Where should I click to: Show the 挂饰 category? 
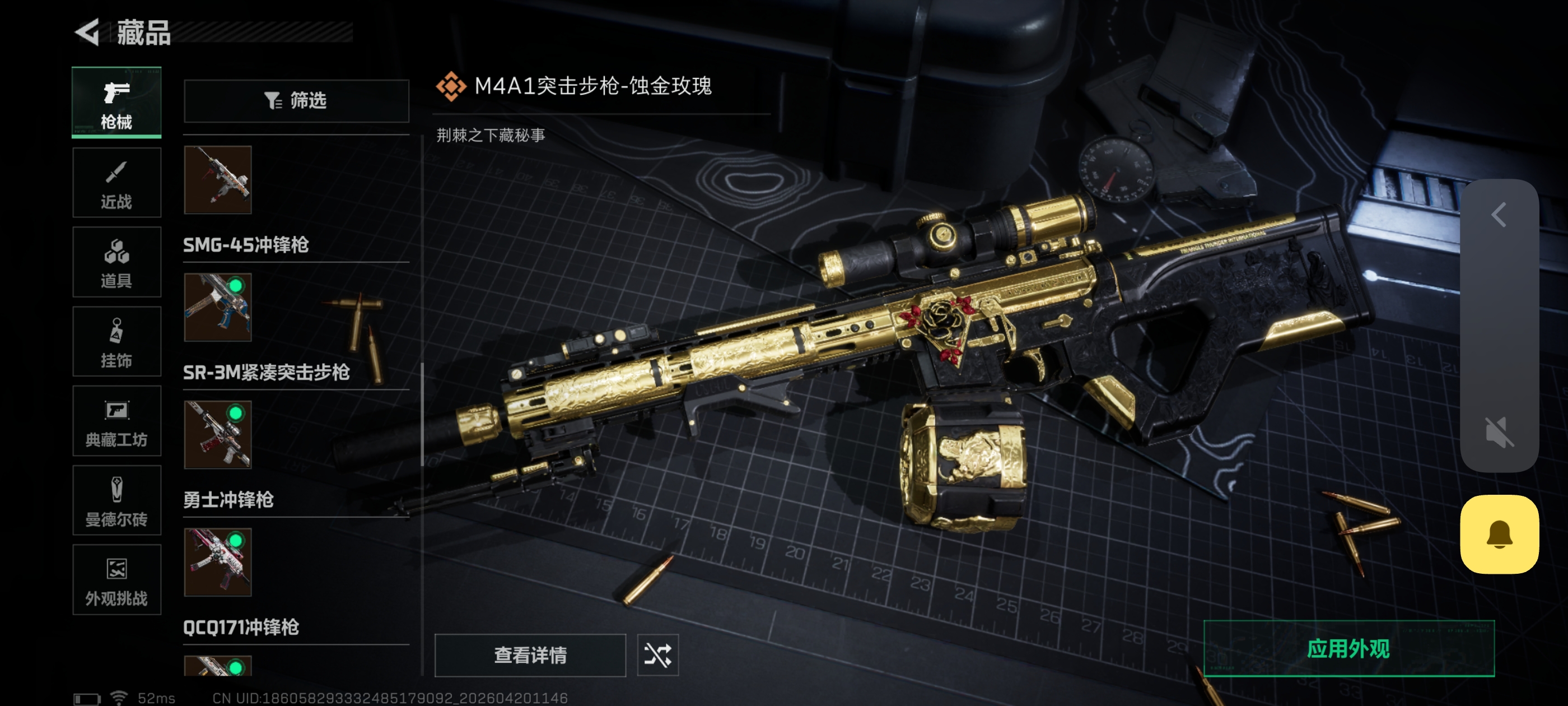116,342
